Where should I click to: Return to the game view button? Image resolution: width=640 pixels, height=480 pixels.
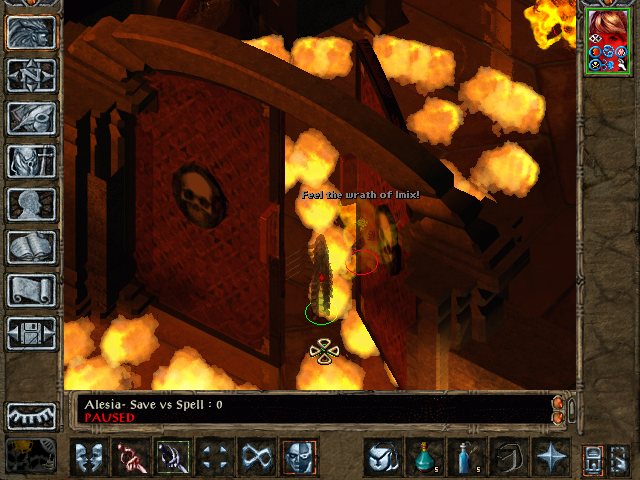[31, 33]
